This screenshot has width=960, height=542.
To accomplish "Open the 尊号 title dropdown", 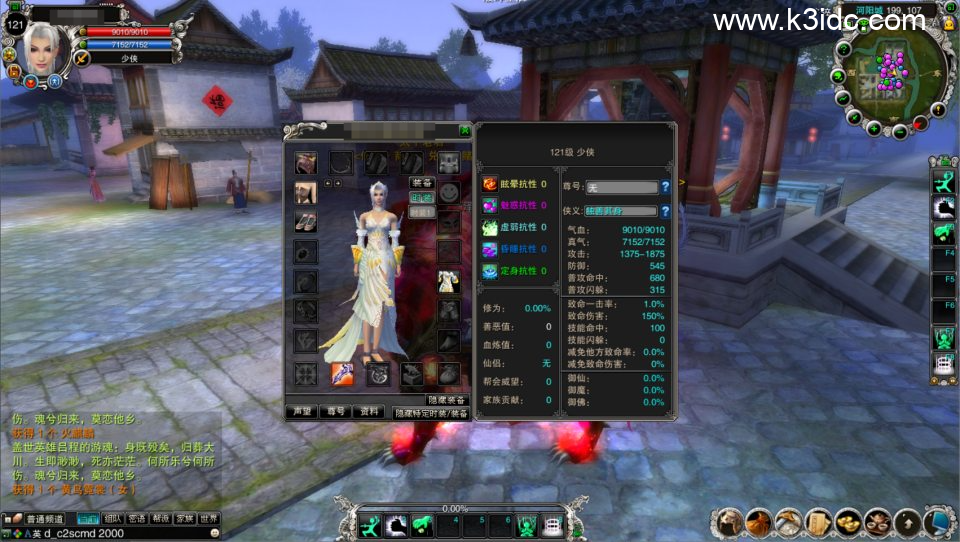I will [622, 187].
